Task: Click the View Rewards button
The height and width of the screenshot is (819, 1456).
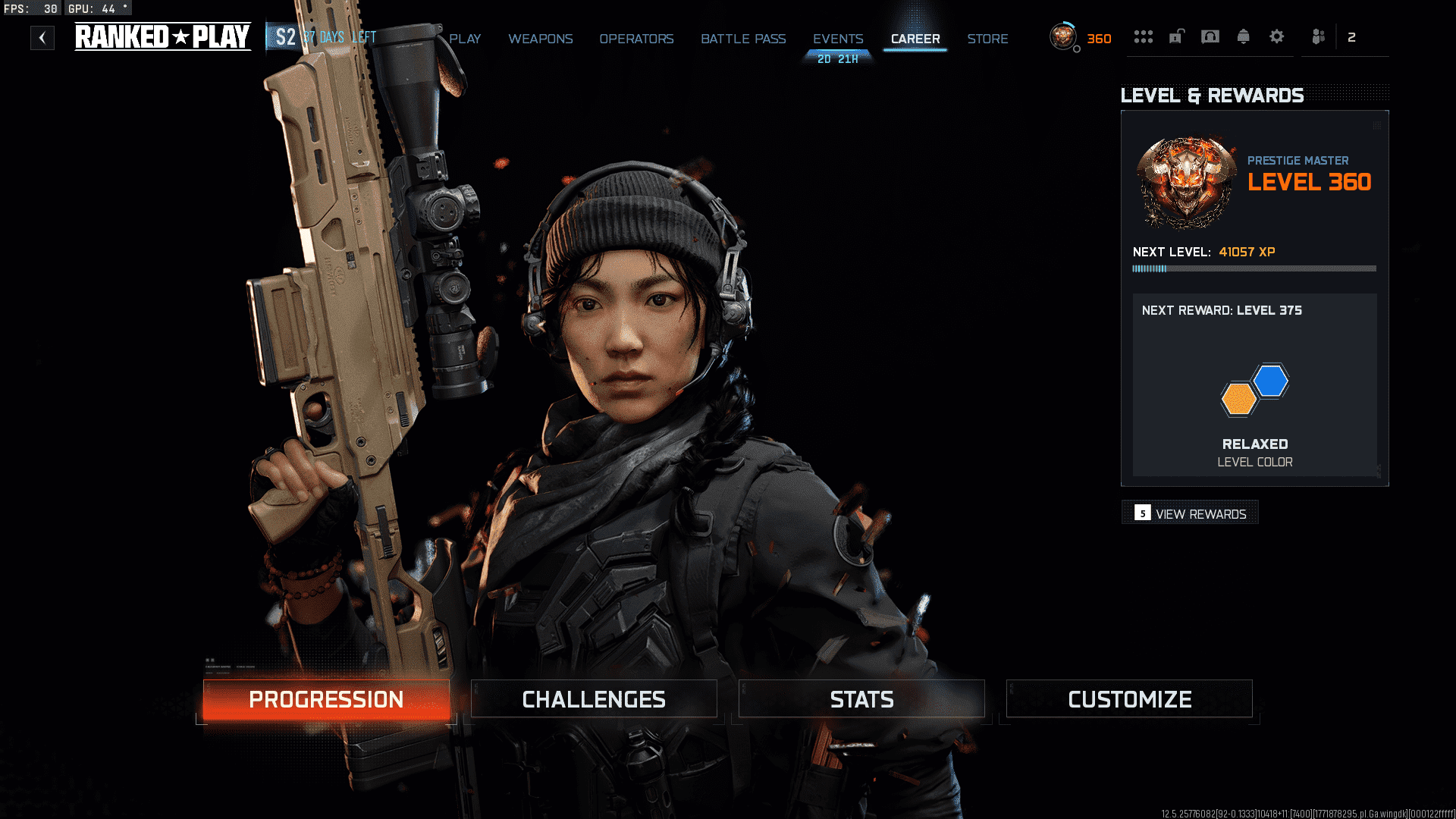Action: 1191,513
